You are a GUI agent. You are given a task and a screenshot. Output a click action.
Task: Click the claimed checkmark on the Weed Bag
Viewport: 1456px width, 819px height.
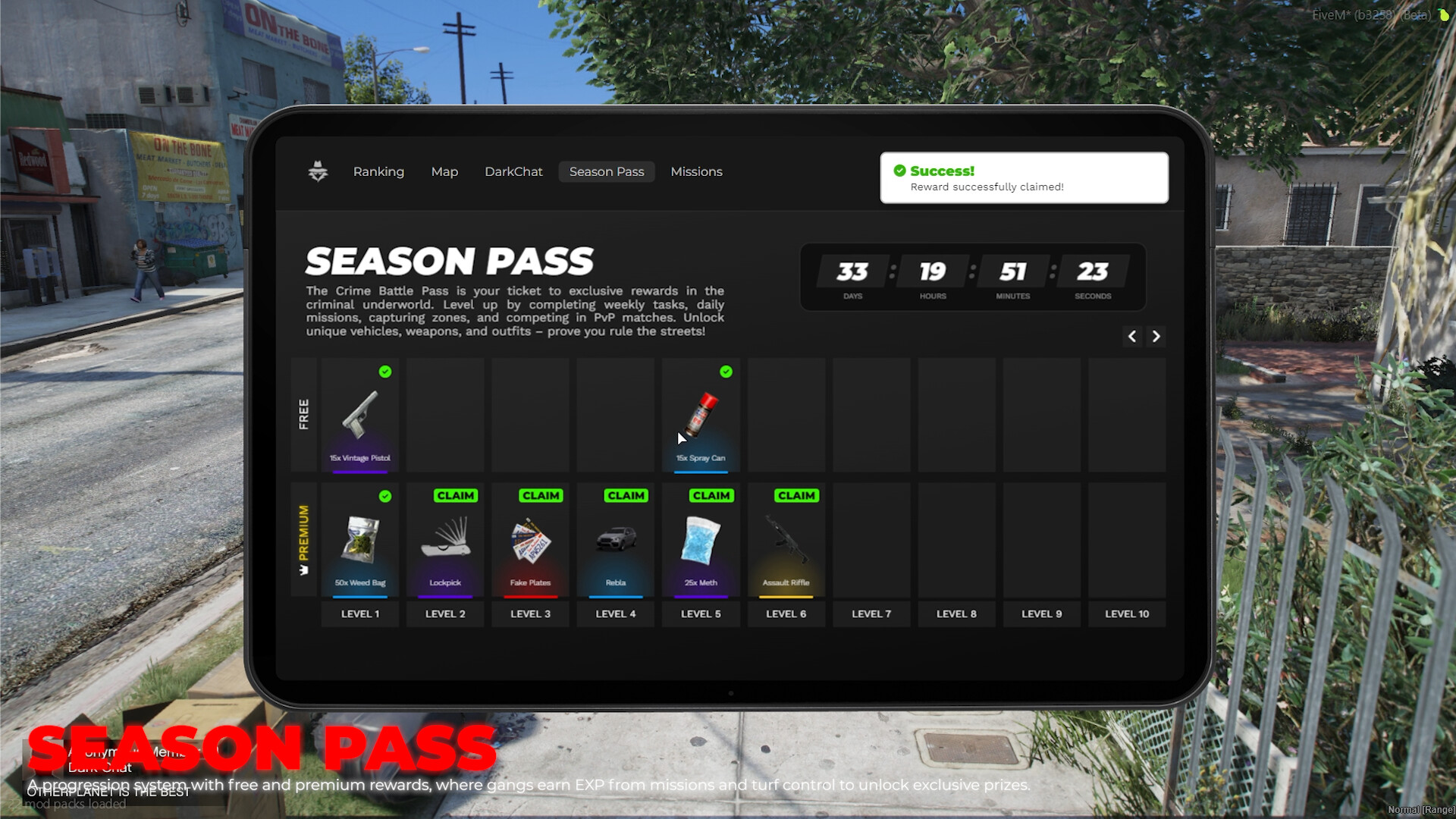click(387, 497)
